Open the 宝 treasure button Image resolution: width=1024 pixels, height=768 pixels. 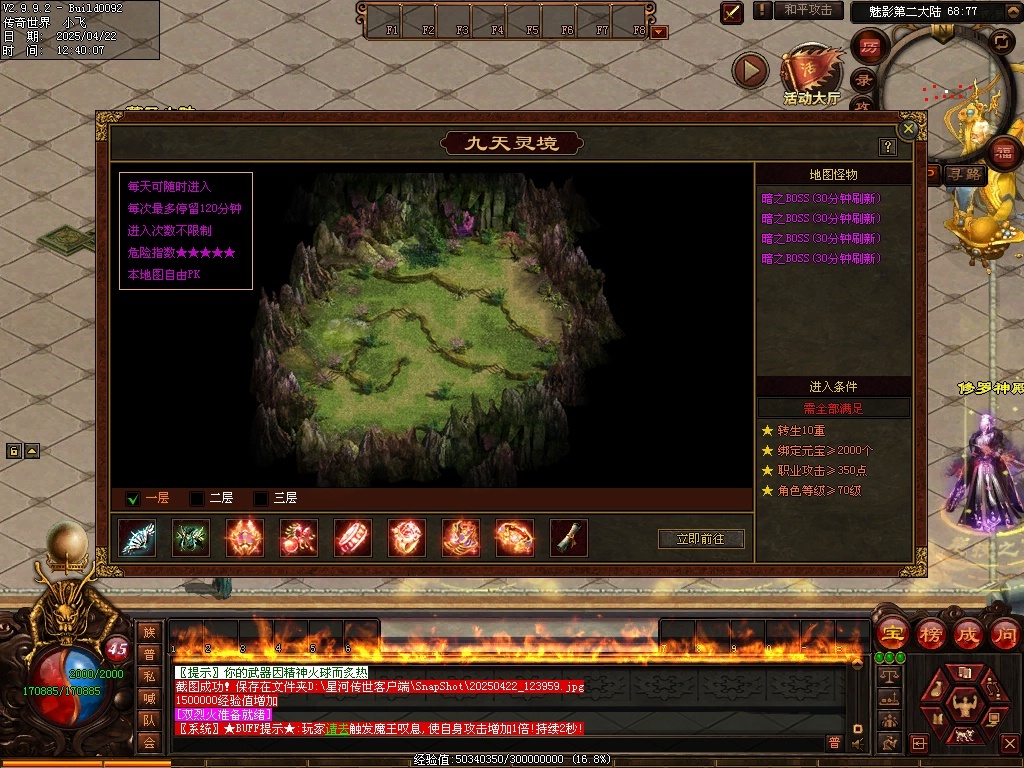[892, 634]
